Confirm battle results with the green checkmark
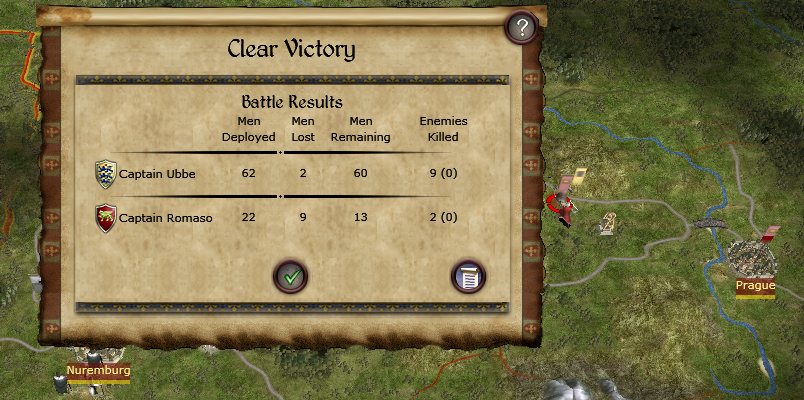 tap(290, 275)
